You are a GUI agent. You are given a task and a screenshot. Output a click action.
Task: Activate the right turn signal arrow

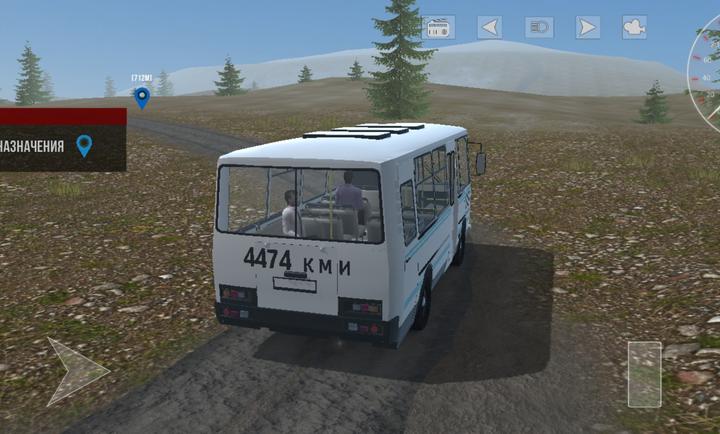click(x=588, y=28)
